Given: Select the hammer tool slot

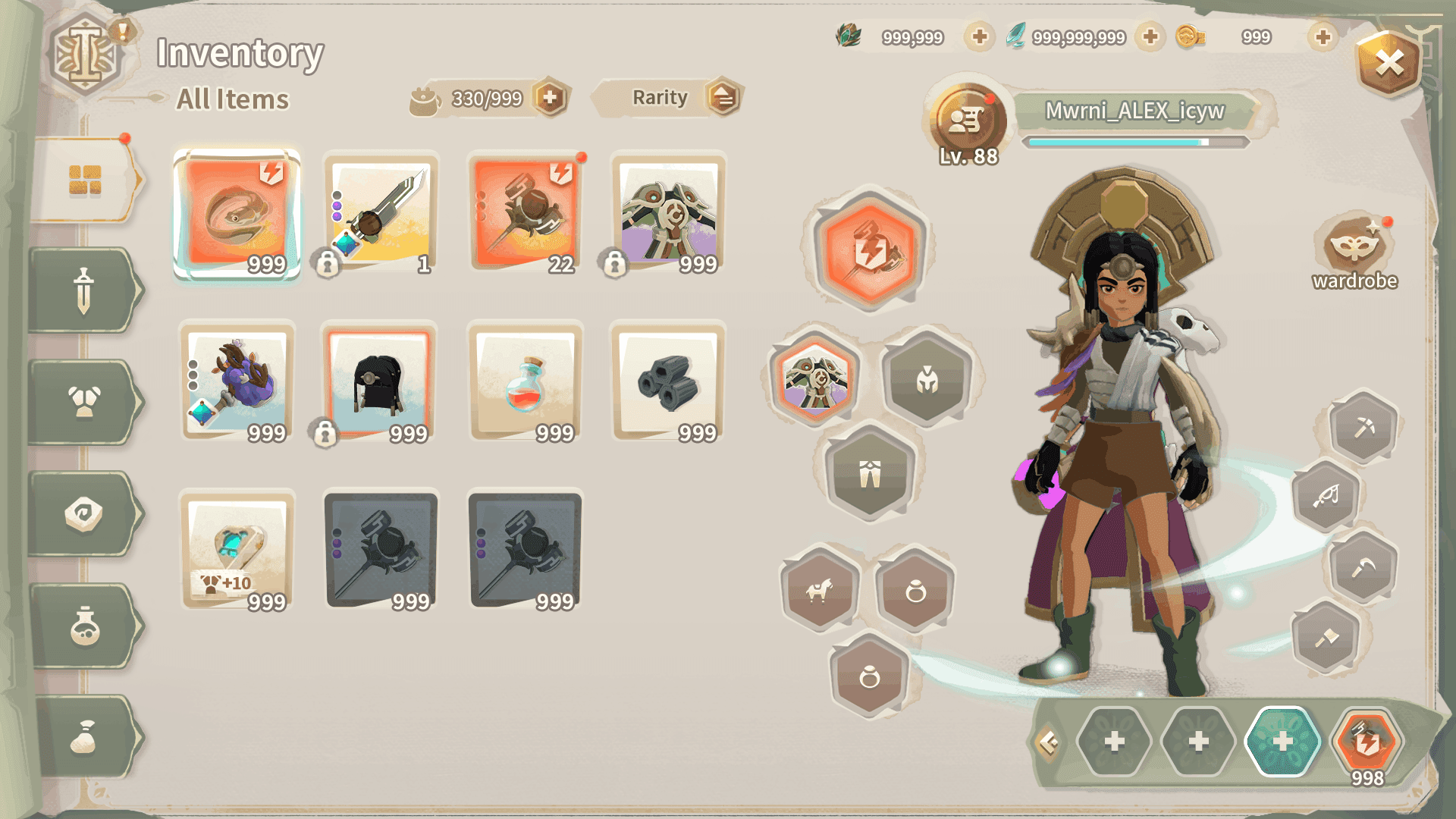Looking at the screenshot, I should click(x=1327, y=637).
